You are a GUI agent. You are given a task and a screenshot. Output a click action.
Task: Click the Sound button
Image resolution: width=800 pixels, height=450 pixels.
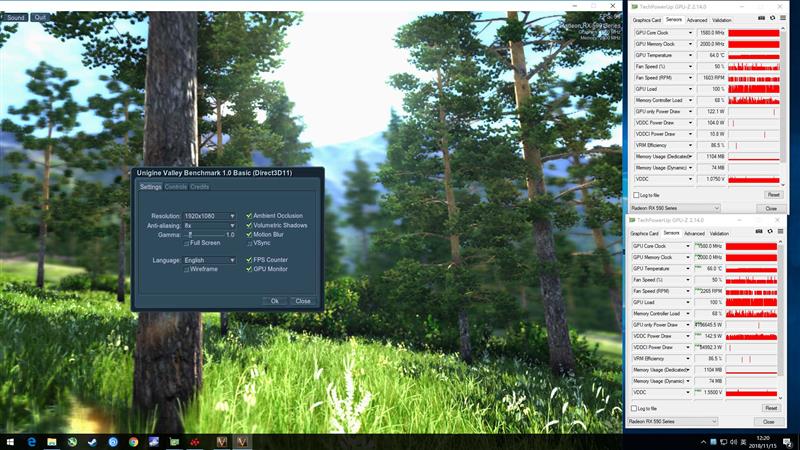(x=16, y=17)
